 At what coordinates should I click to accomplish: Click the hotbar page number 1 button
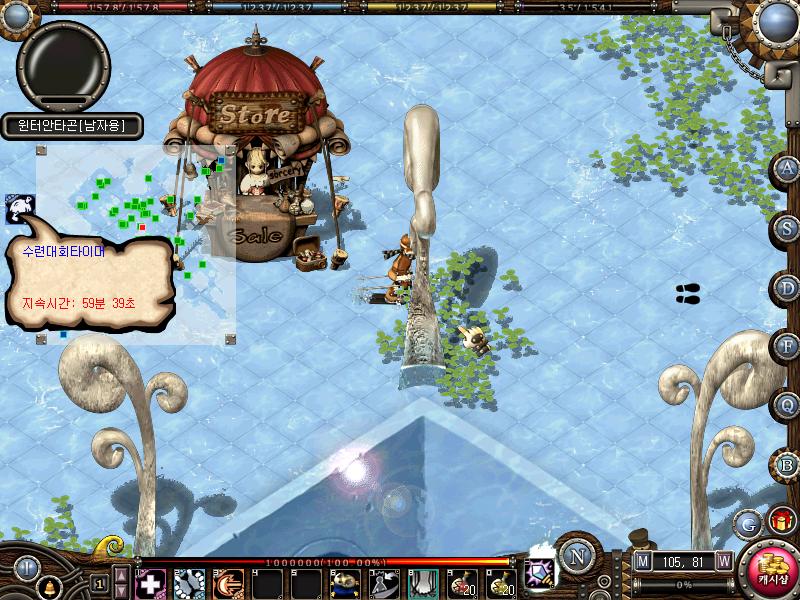point(99,583)
